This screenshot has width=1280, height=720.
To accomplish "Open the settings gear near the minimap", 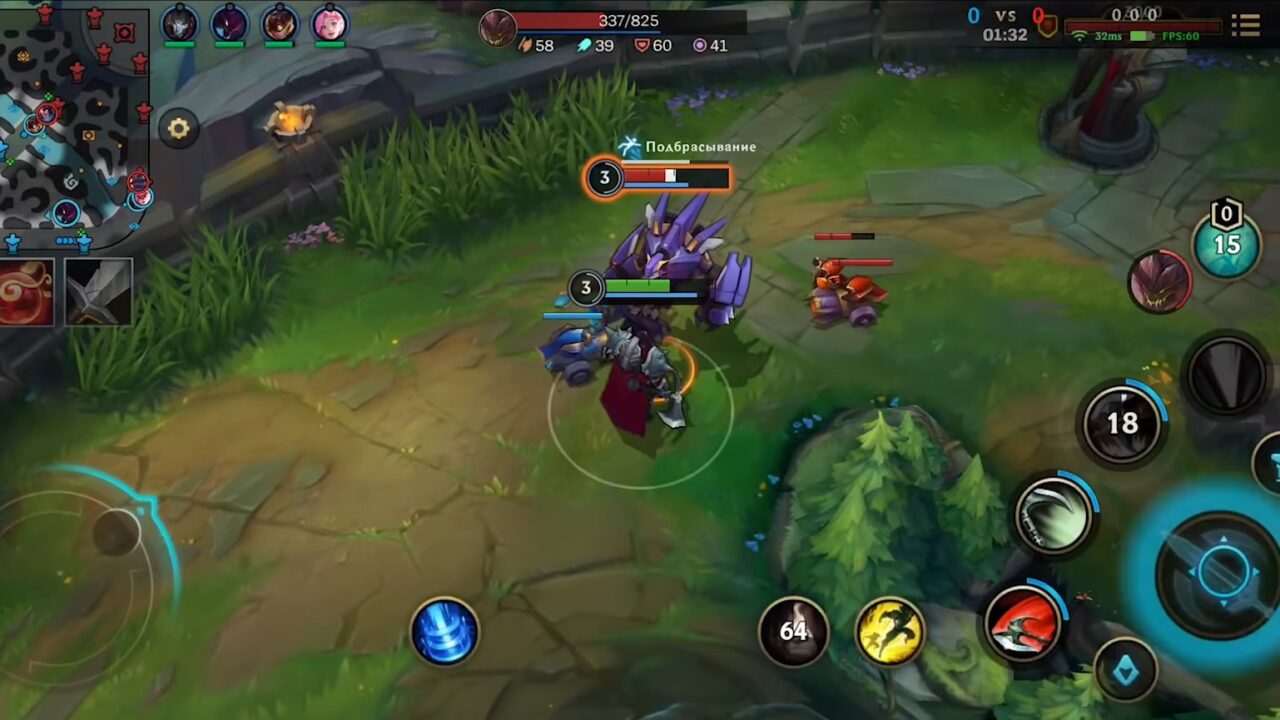I will click(178, 128).
